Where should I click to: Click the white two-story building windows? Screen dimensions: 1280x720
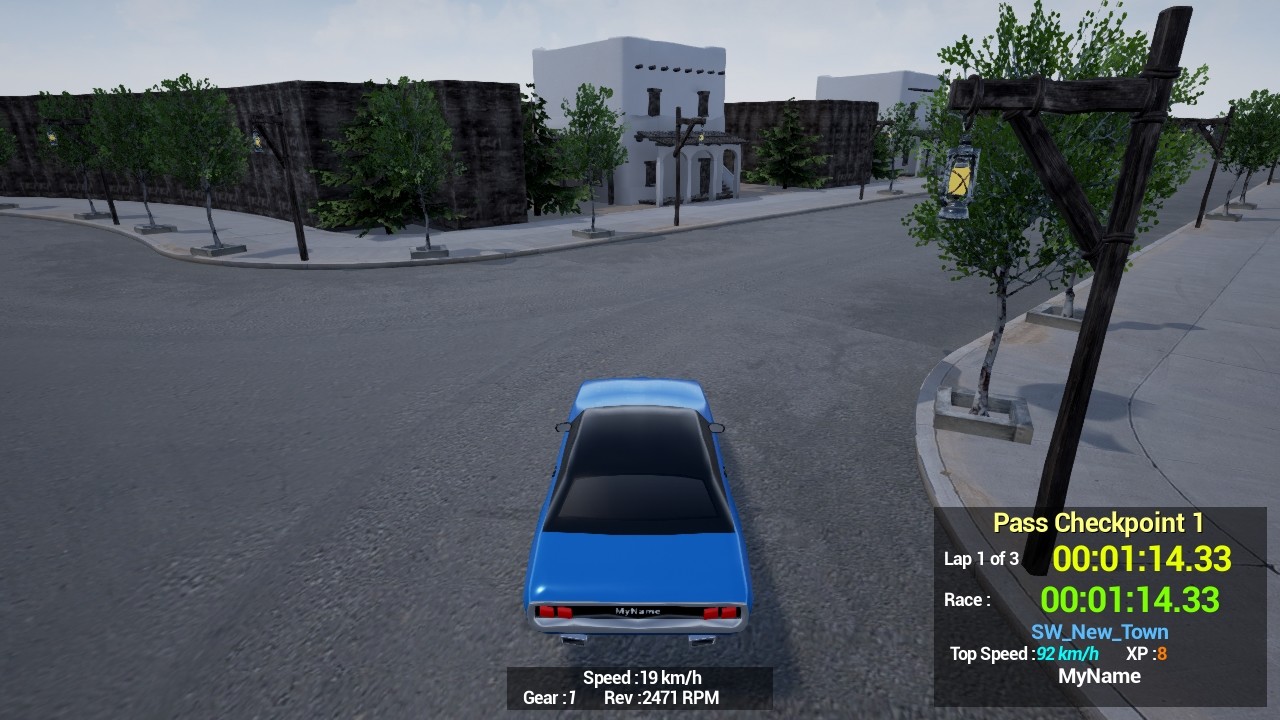click(x=655, y=100)
